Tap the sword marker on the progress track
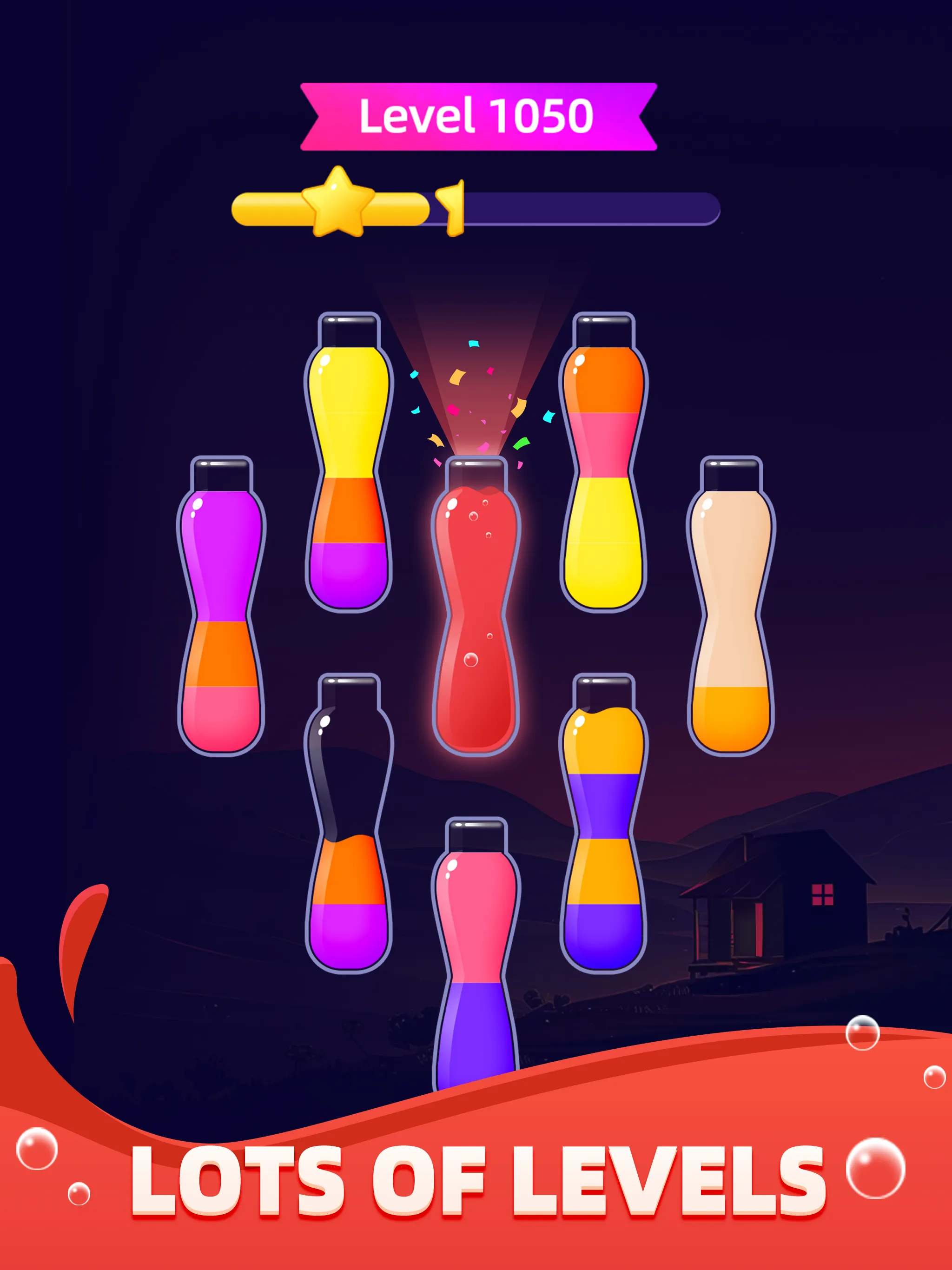The height and width of the screenshot is (1270, 952). tap(451, 207)
